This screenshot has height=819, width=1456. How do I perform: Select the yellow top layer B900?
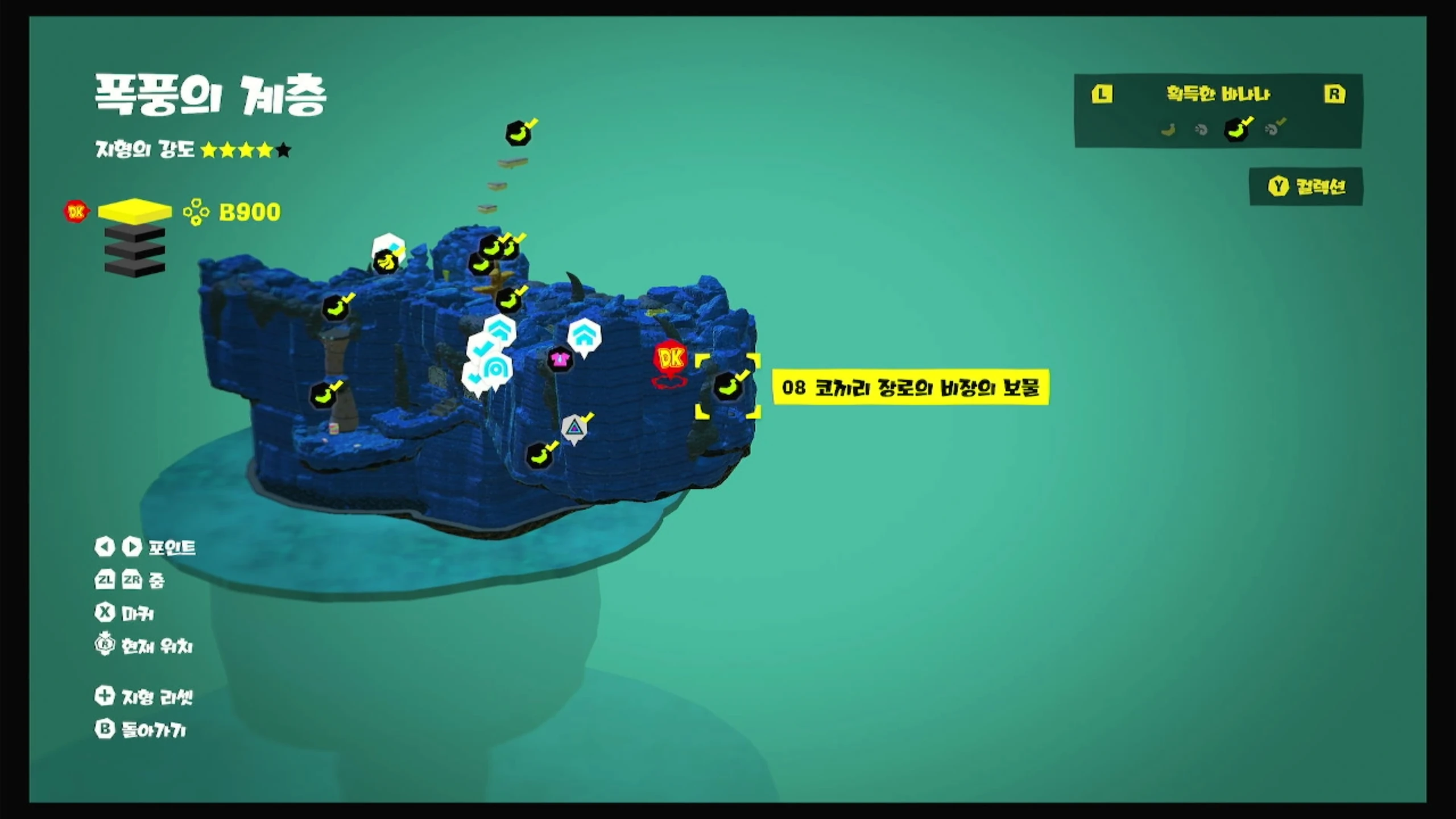point(135,211)
